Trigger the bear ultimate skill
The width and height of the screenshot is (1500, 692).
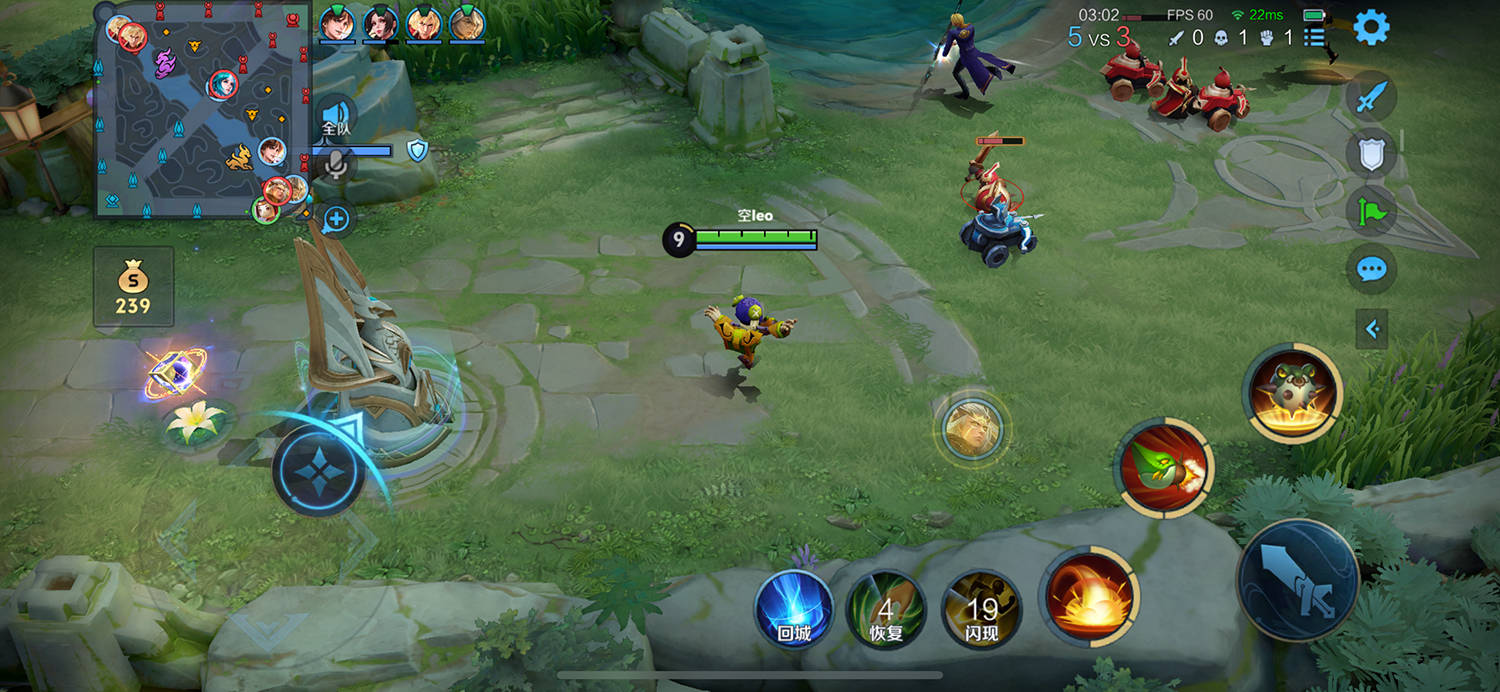pyautogui.click(x=1292, y=391)
